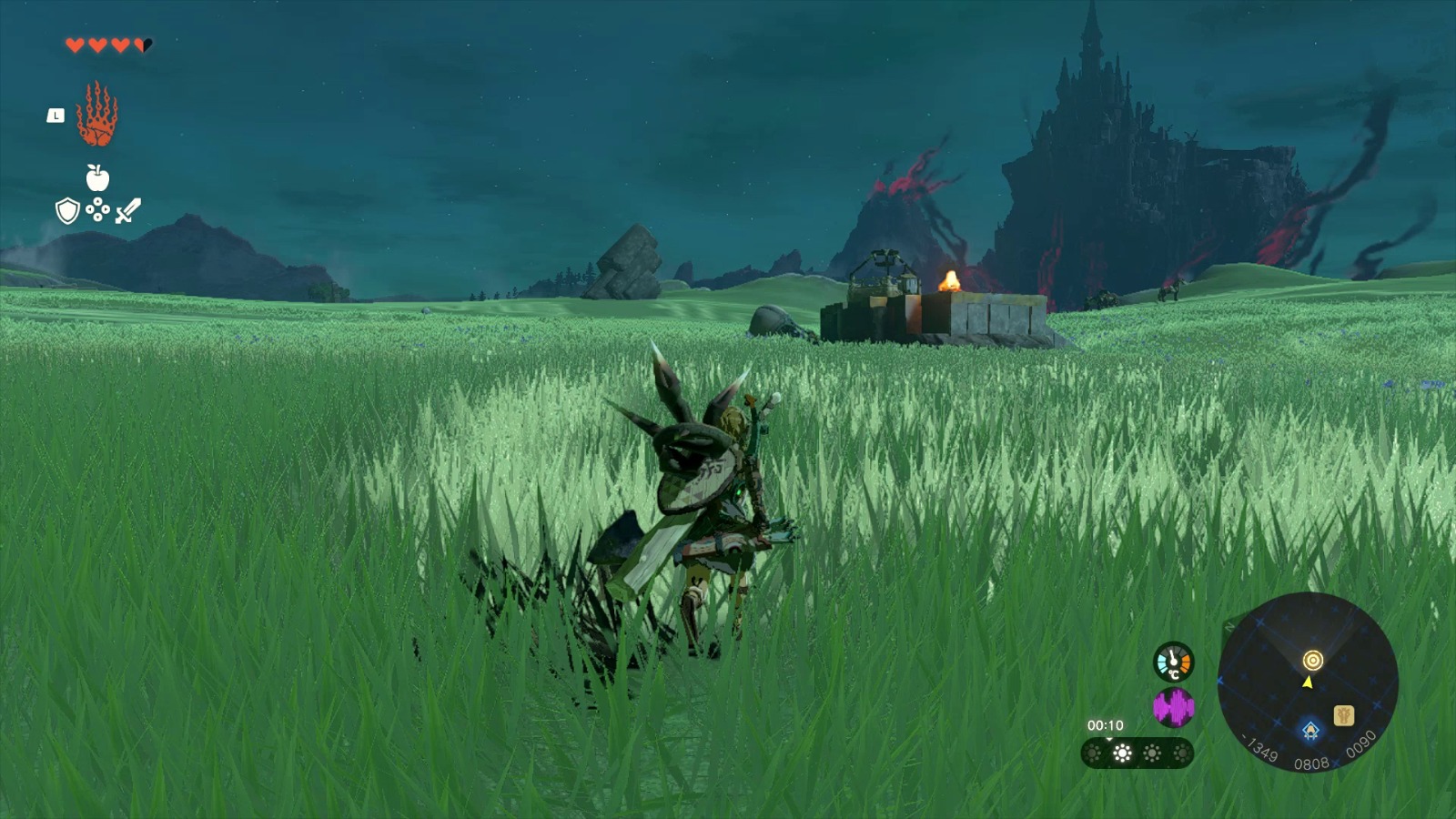Click the purple noise level meter

click(x=1174, y=706)
